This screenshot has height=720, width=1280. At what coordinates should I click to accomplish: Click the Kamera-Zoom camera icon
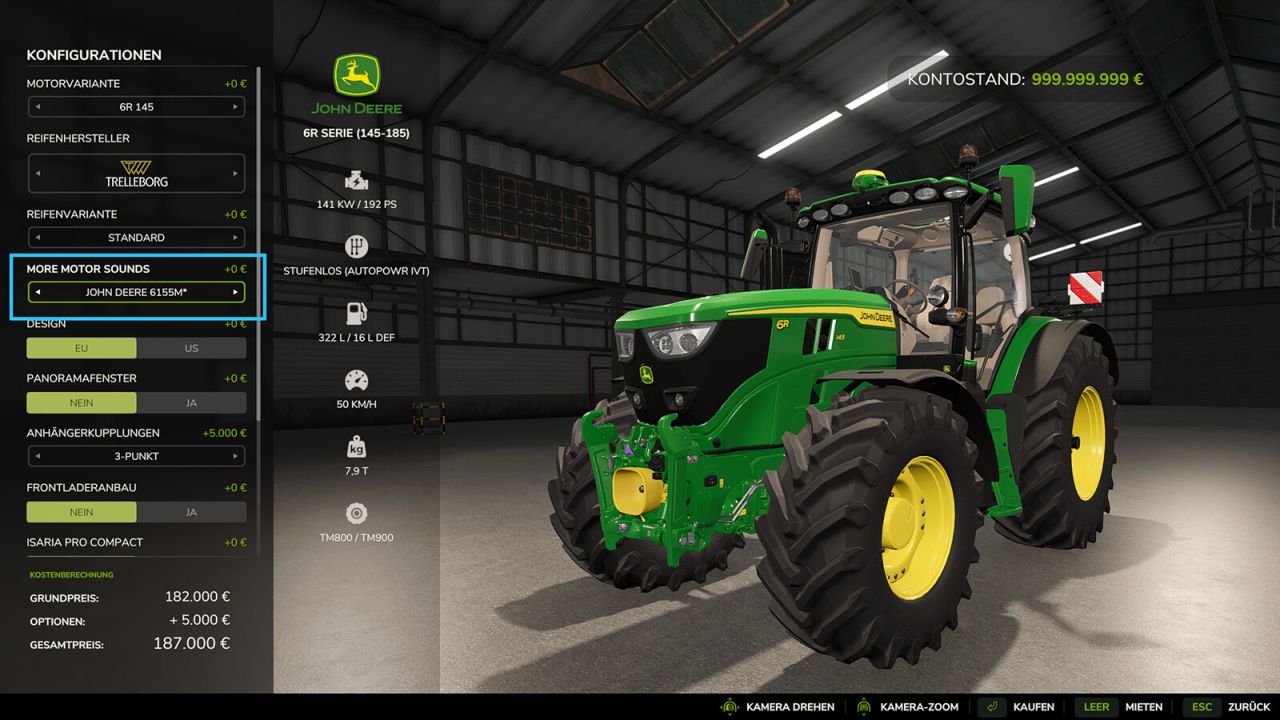click(x=862, y=706)
